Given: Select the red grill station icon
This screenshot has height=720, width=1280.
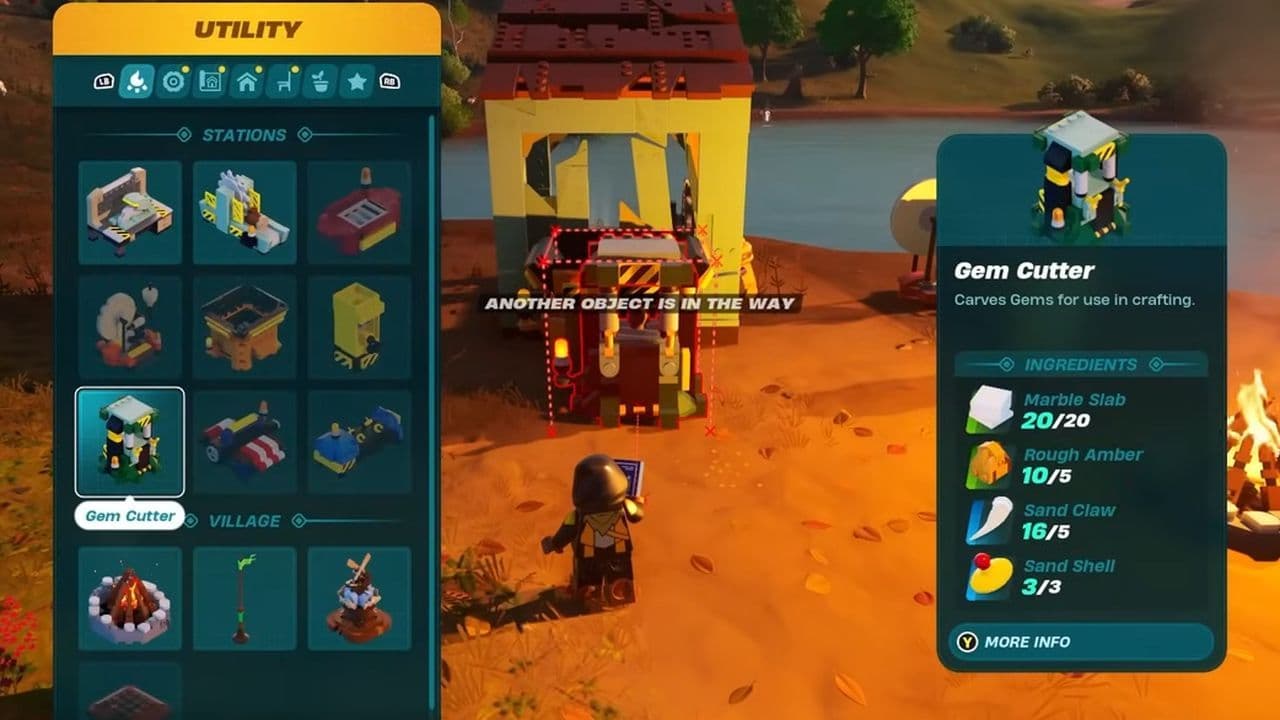Looking at the screenshot, I should point(360,212).
